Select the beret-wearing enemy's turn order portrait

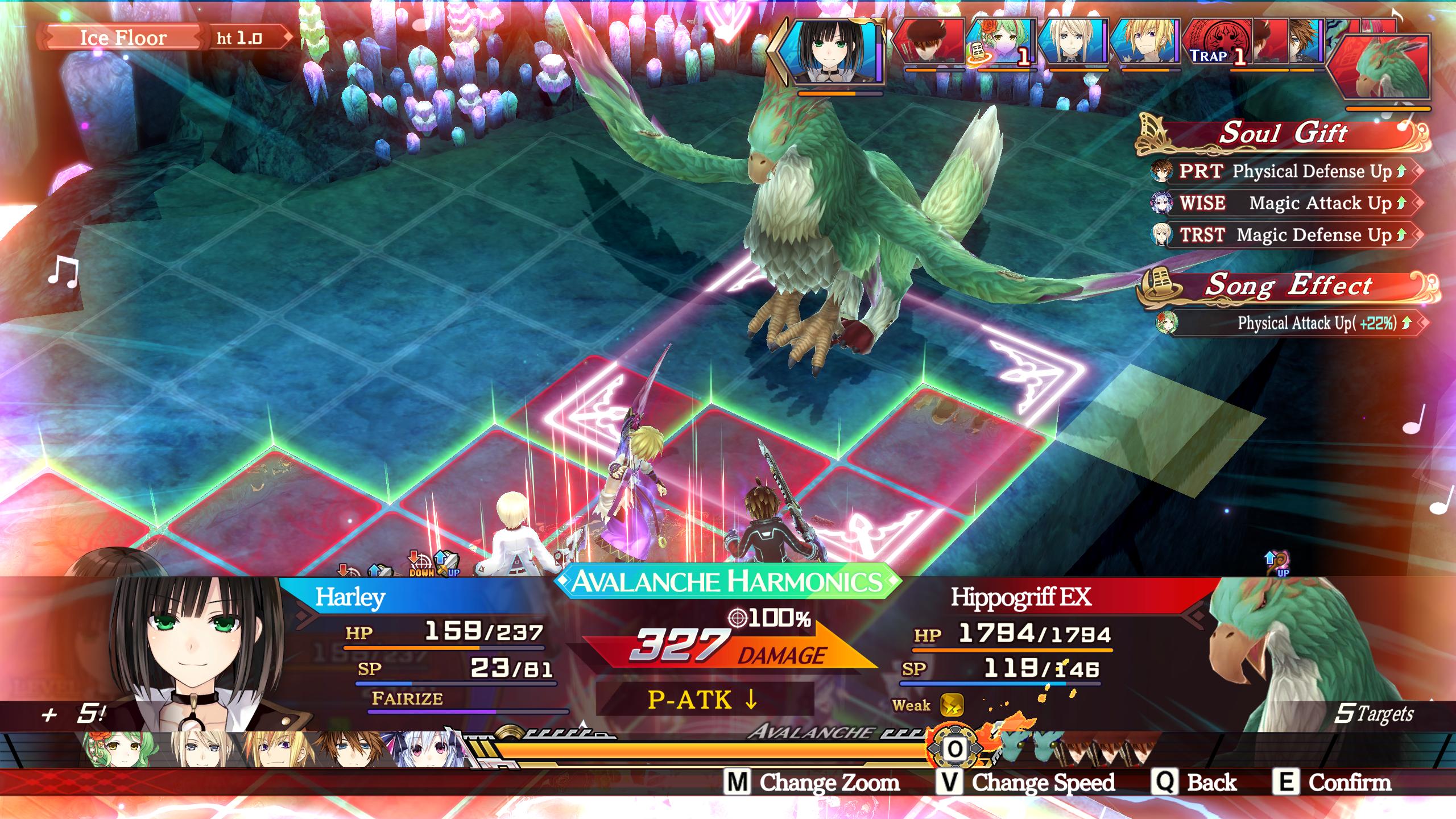pyautogui.click(x=928, y=43)
